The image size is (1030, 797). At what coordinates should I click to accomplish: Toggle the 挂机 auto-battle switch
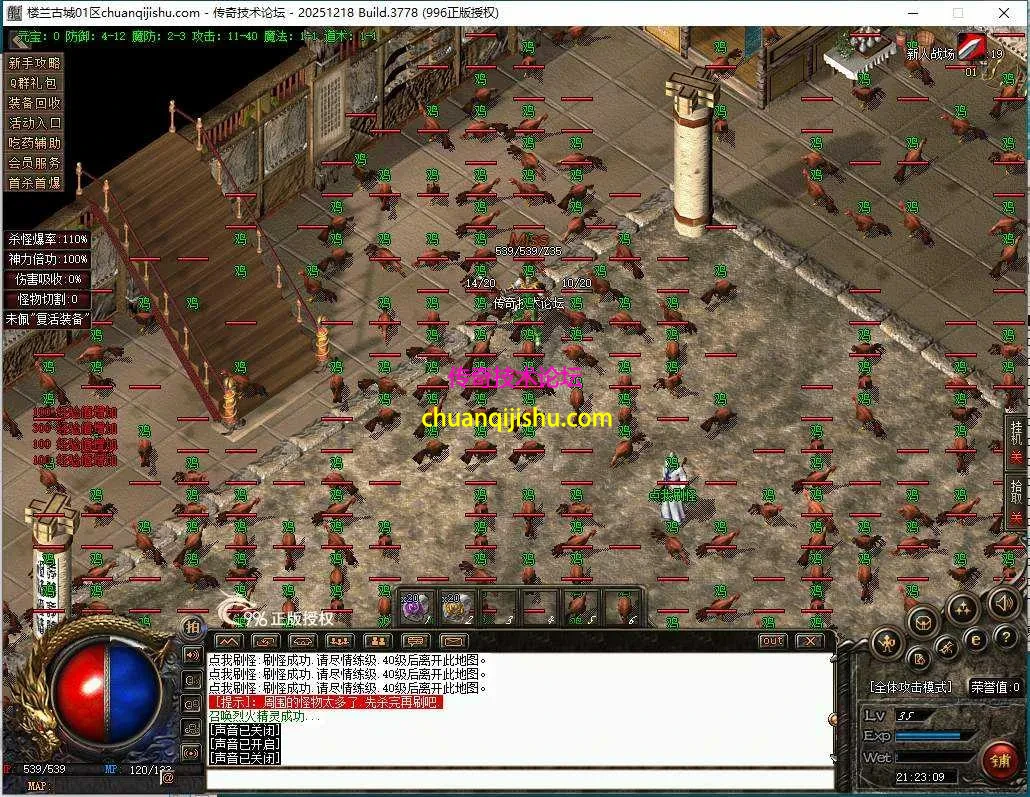tap(1016, 442)
